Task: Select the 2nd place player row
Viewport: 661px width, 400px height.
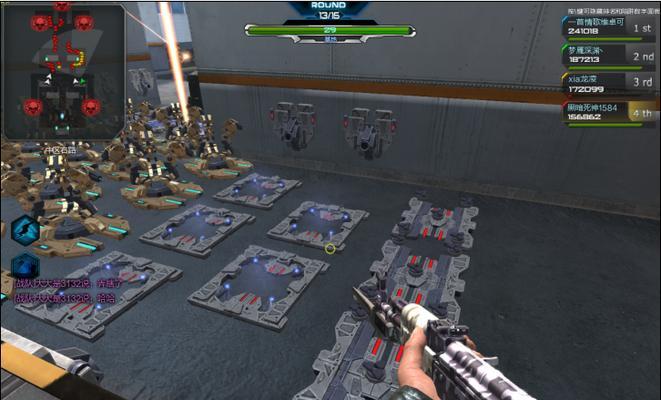Action: [610, 54]
